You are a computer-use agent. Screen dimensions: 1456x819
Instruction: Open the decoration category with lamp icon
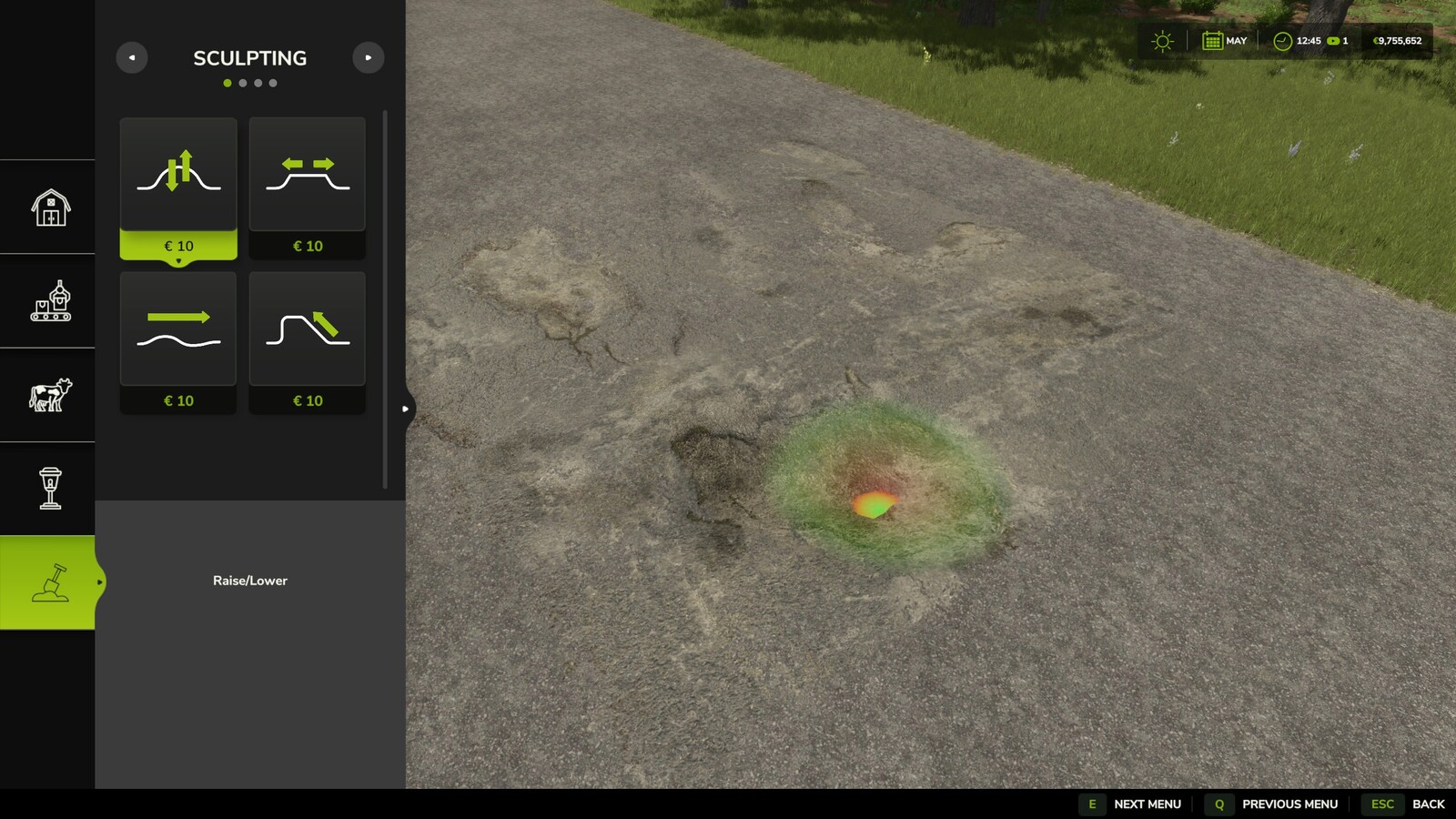50,489
